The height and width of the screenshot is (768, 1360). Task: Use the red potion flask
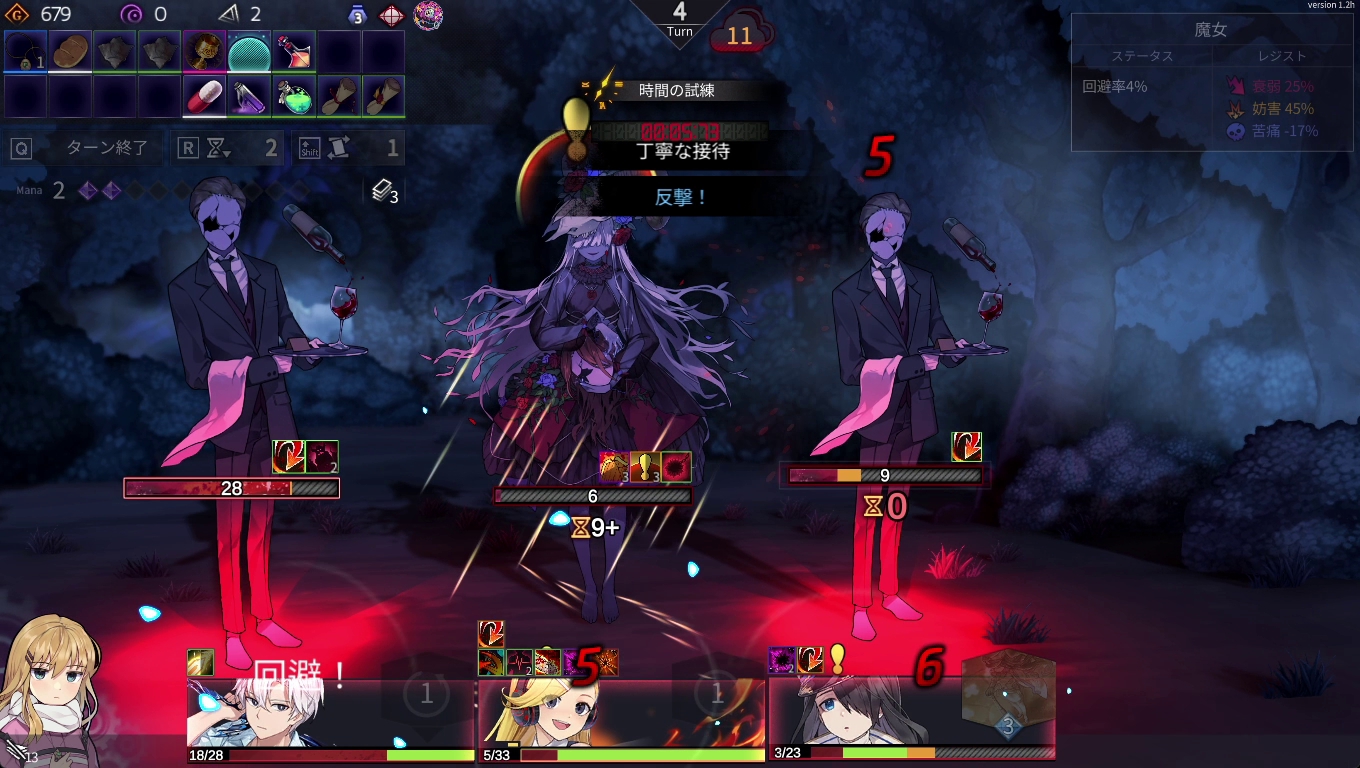tap(294, 51)
